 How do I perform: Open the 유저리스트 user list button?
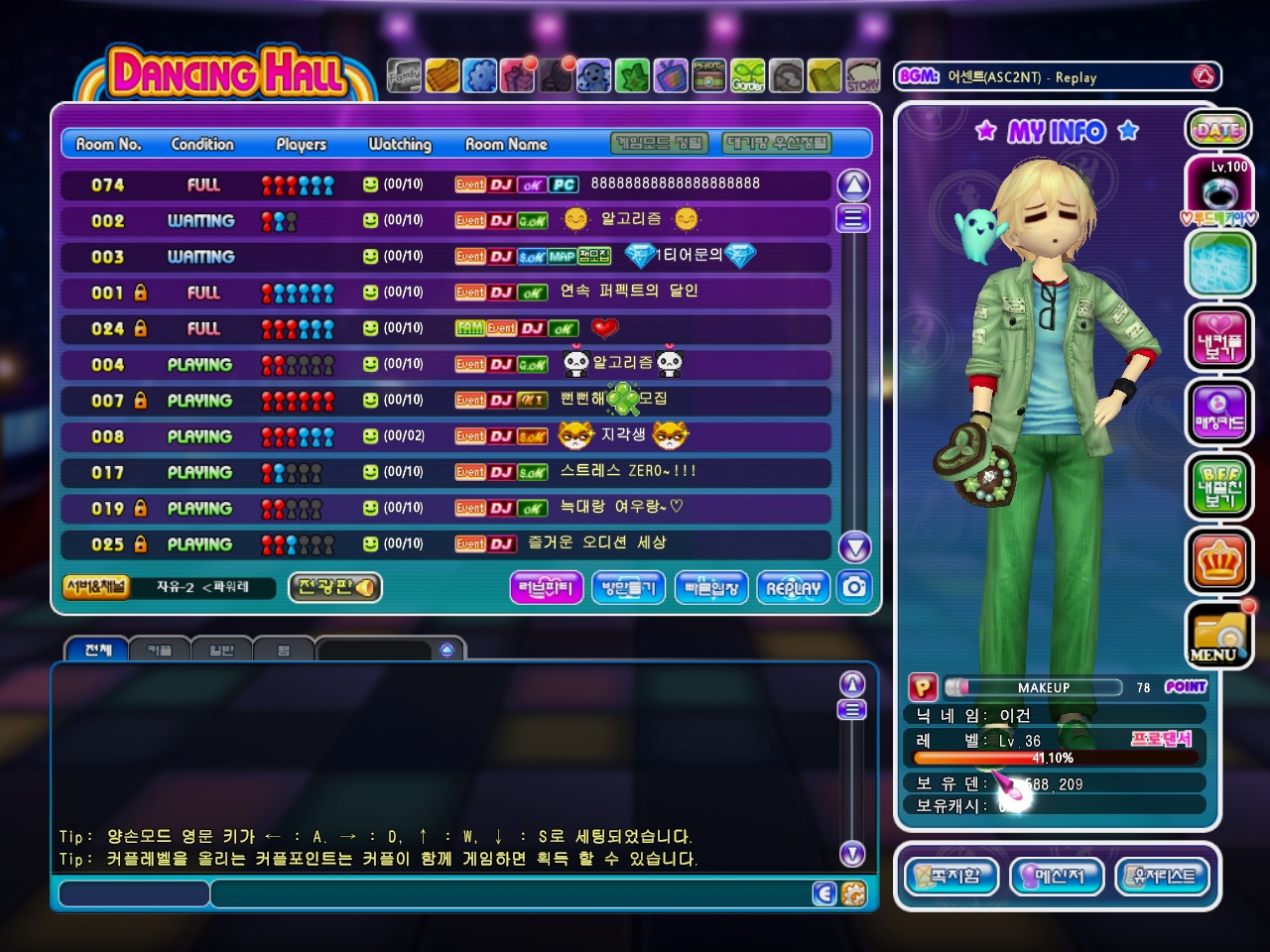coord(1164,876)
